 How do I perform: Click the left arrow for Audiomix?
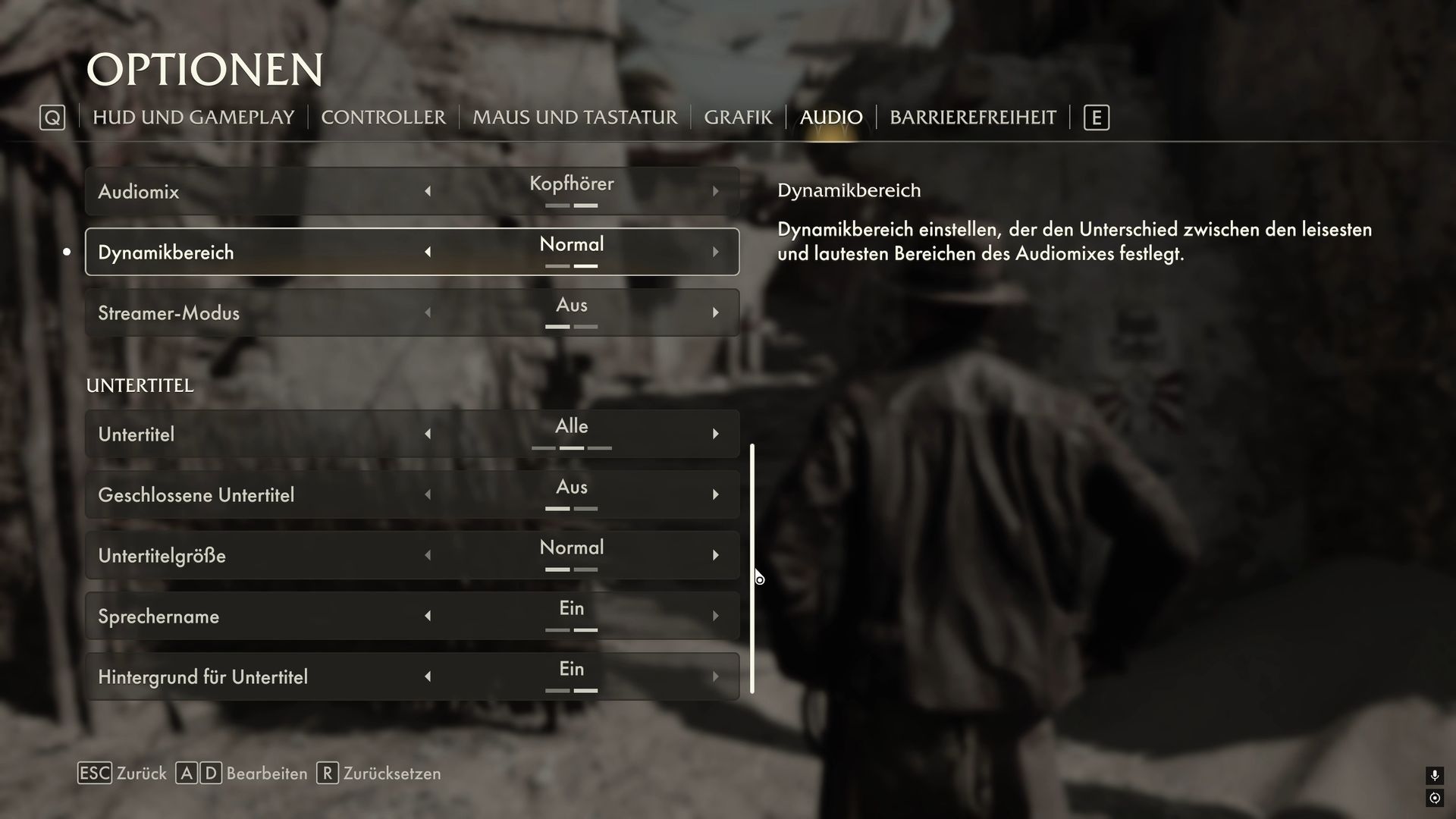tap(428, 191)
